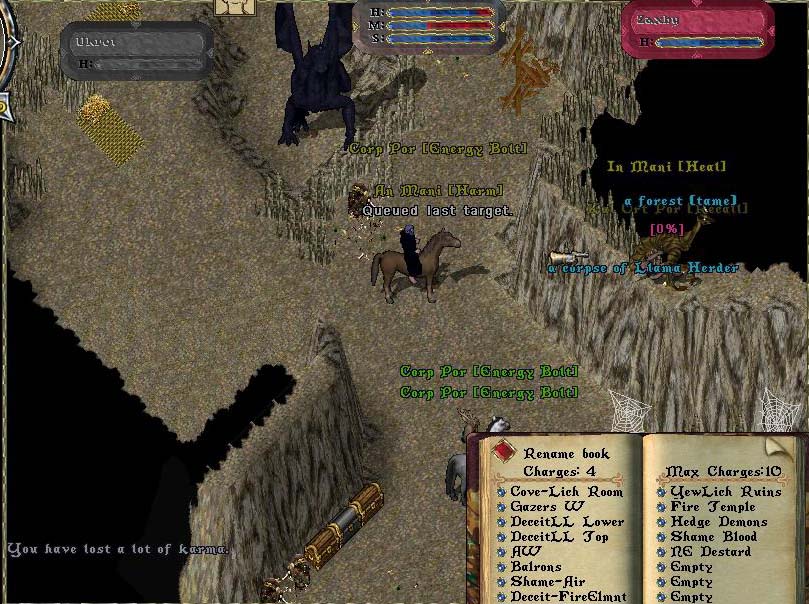This screenshot has height=604, width=809.
Task: Click the Rename book red gem button
Action: point(503,451)
